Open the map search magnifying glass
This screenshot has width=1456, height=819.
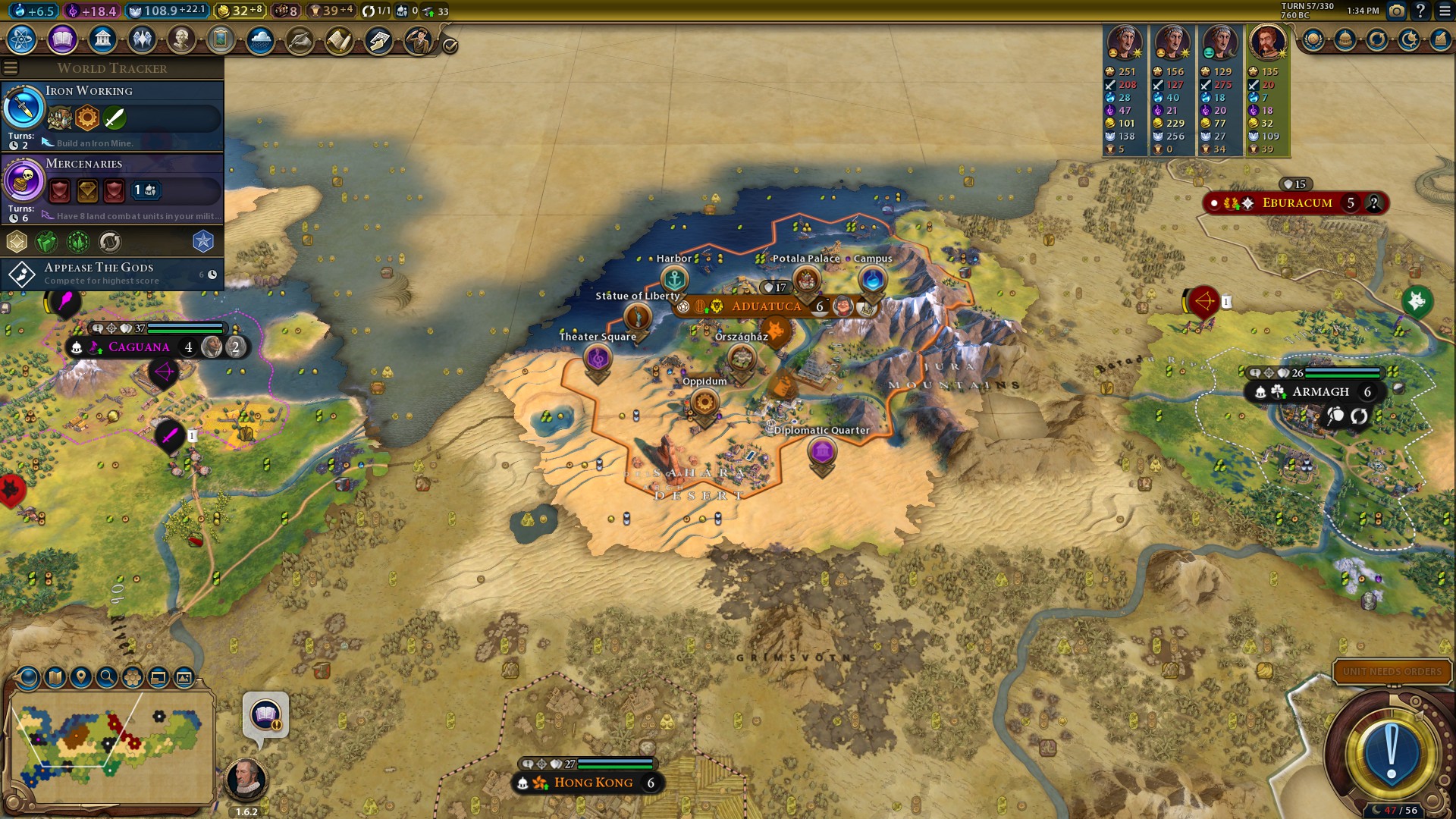click(106, 677)
